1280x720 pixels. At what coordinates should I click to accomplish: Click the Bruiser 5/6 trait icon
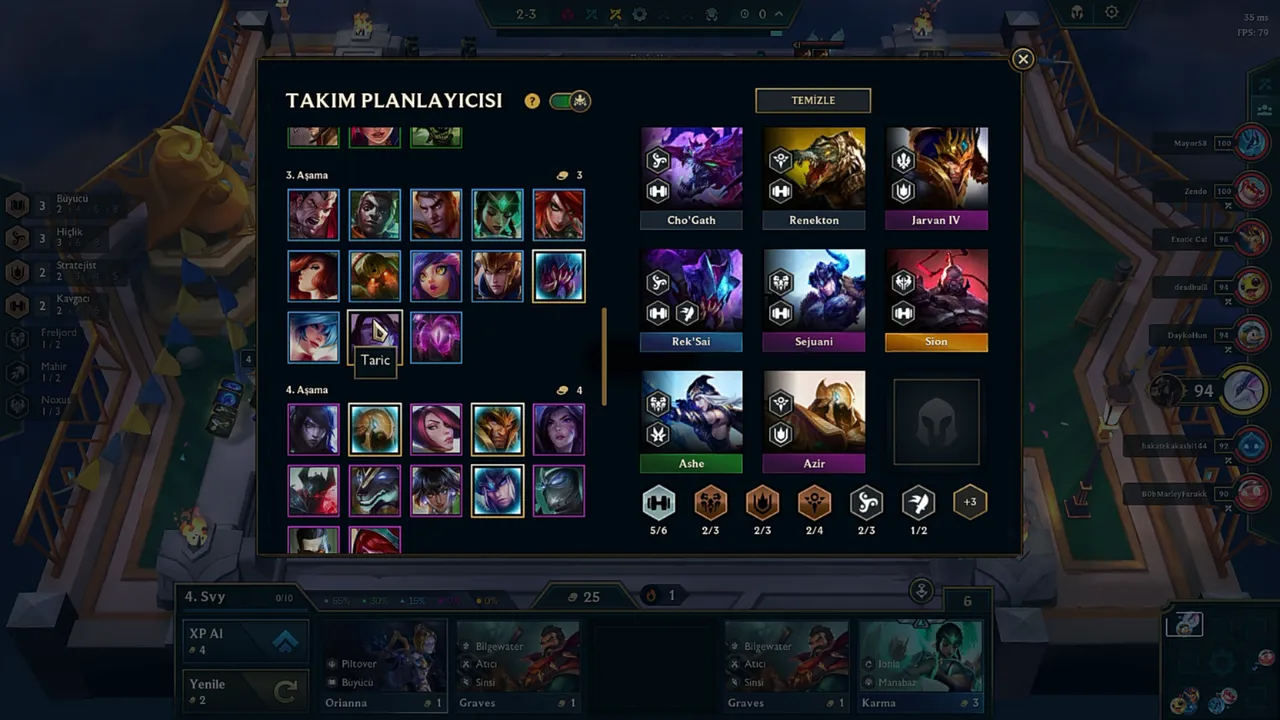pos(658,502)
